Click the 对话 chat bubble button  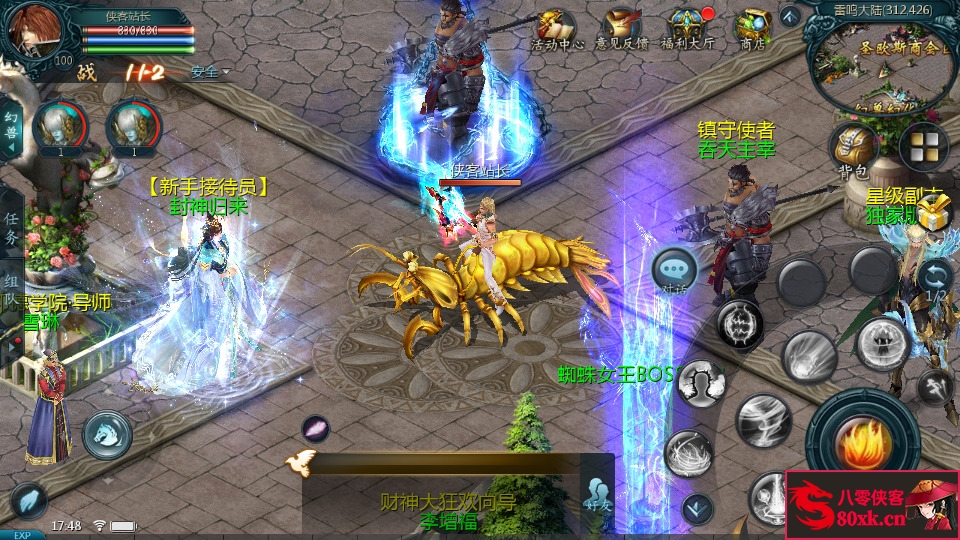pos(675,270)
